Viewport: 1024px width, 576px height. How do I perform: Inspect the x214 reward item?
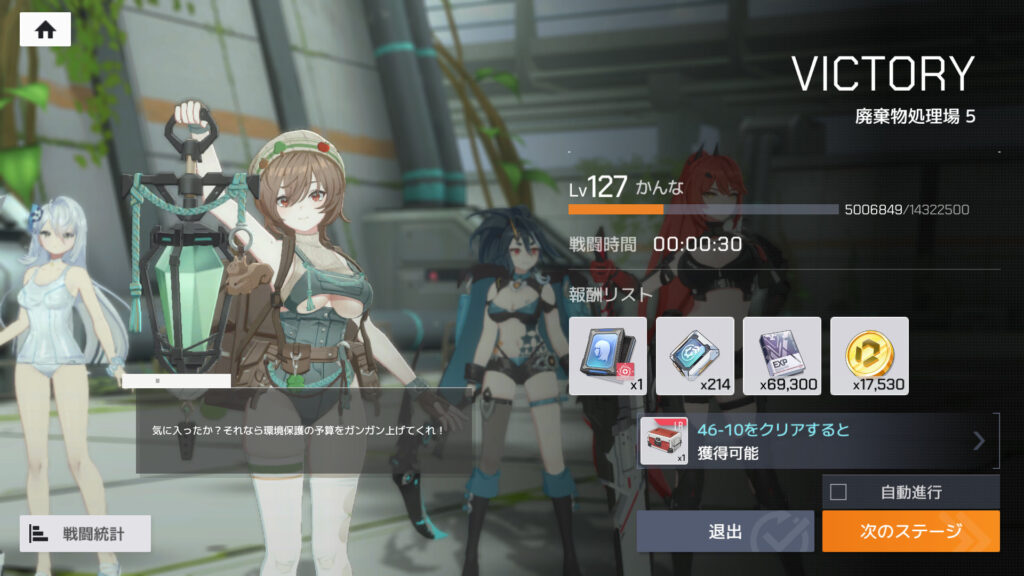tap(695, 356)
